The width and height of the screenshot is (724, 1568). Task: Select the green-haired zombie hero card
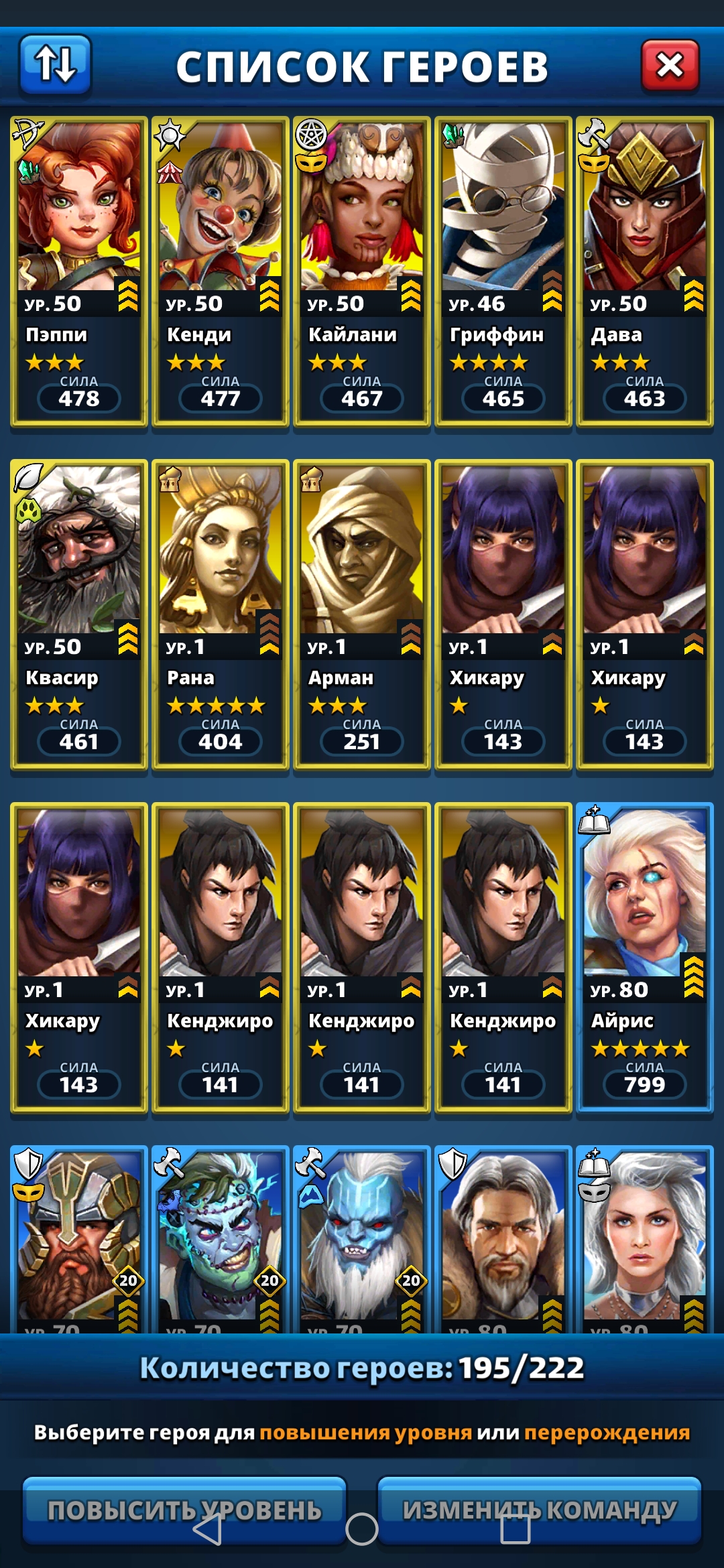pos(221,1240)
